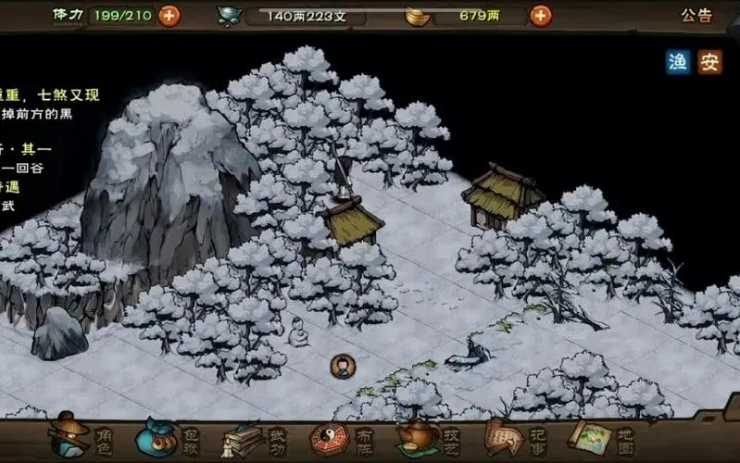This screenshot has width=740, height=463.
Task: Open the 技艺 teapot skills menu
Action: [x=427, y=437]
